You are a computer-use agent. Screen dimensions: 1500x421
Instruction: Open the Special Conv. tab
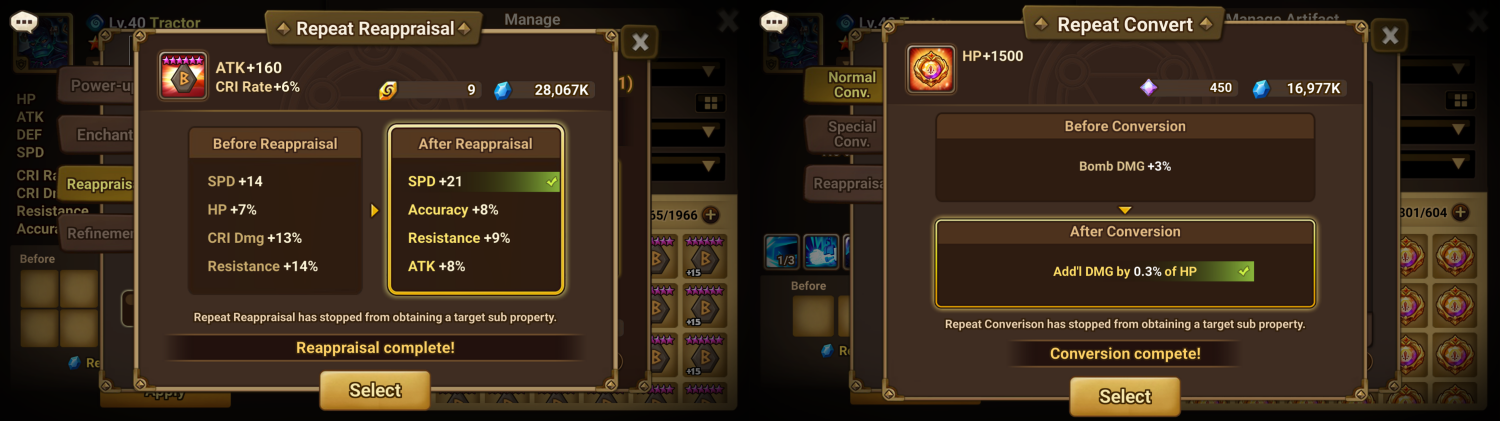[850, 134]
